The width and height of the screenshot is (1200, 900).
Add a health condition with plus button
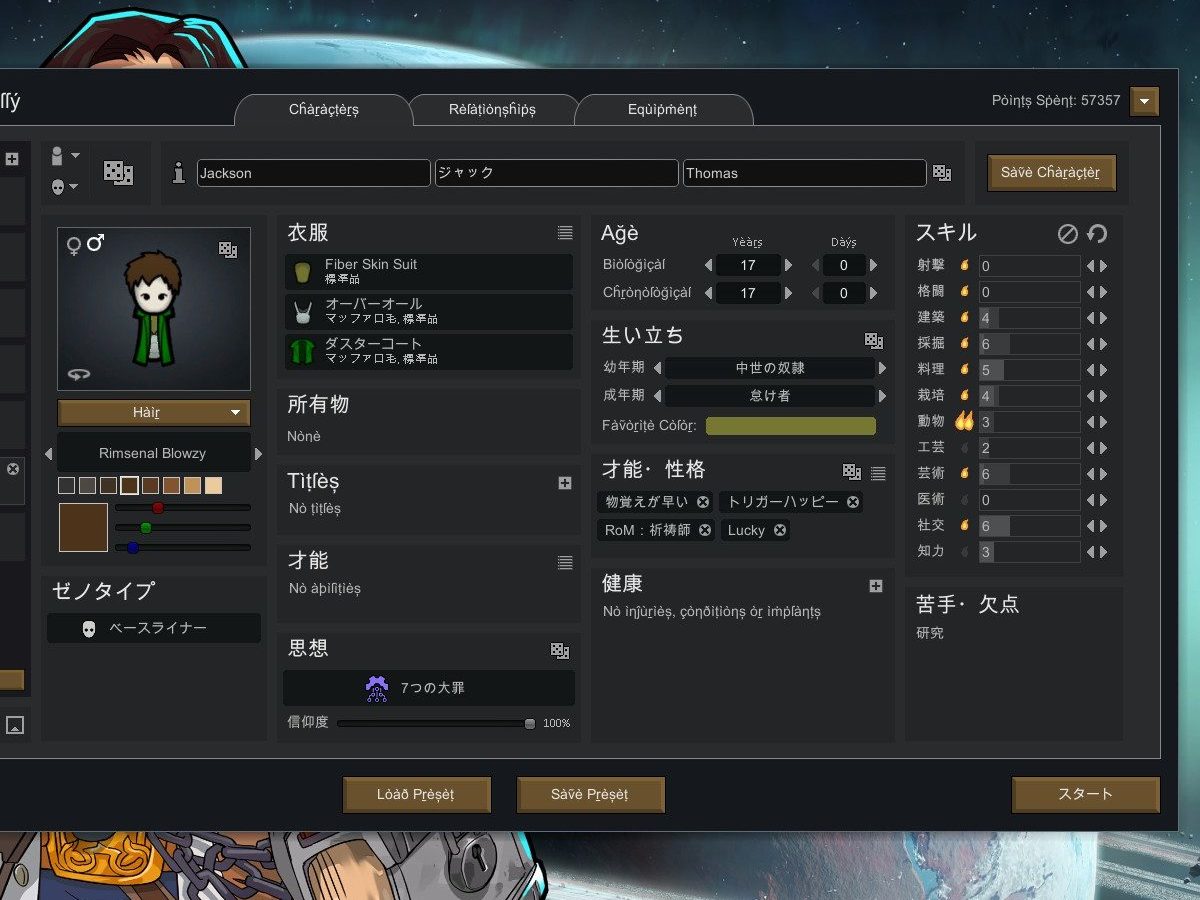875,586
